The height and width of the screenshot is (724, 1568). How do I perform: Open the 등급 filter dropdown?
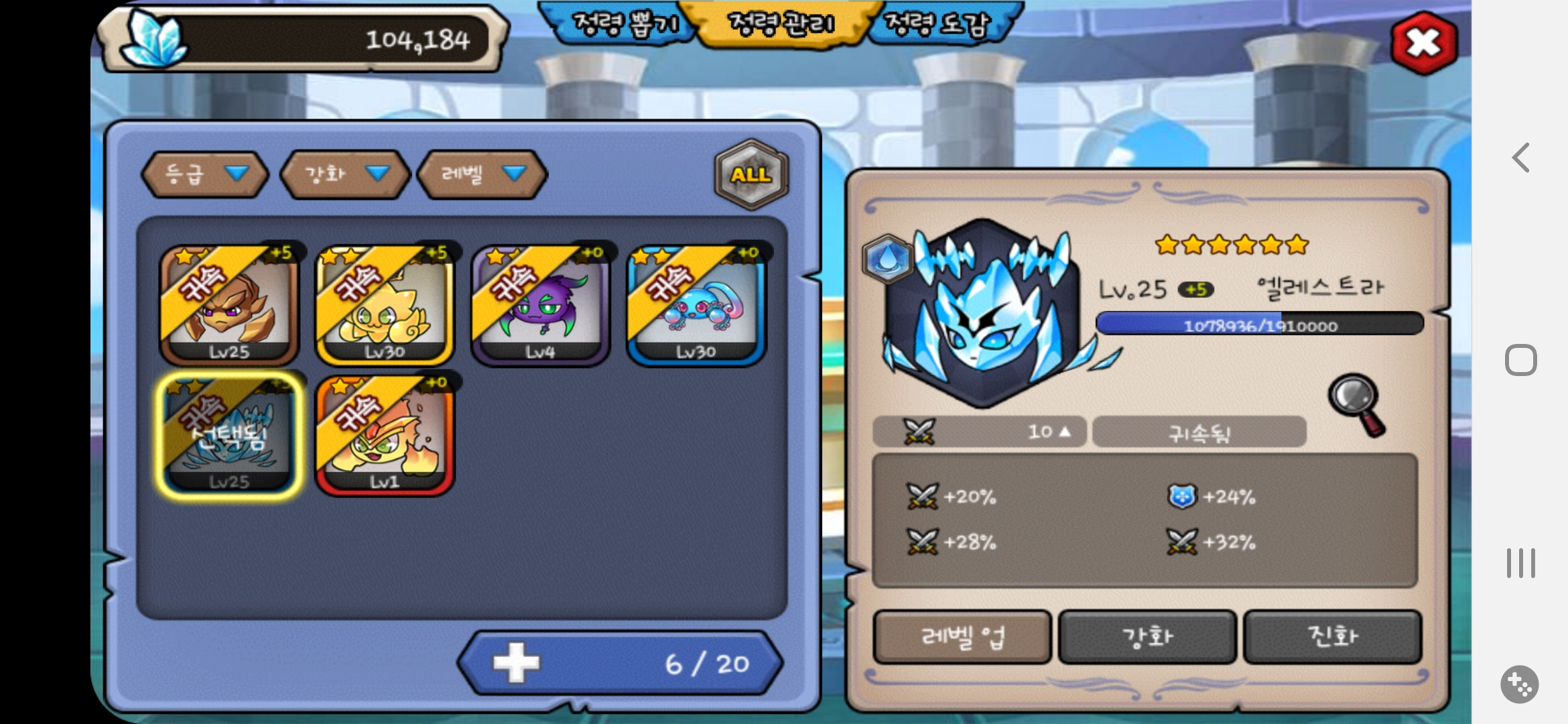point(205,174)
